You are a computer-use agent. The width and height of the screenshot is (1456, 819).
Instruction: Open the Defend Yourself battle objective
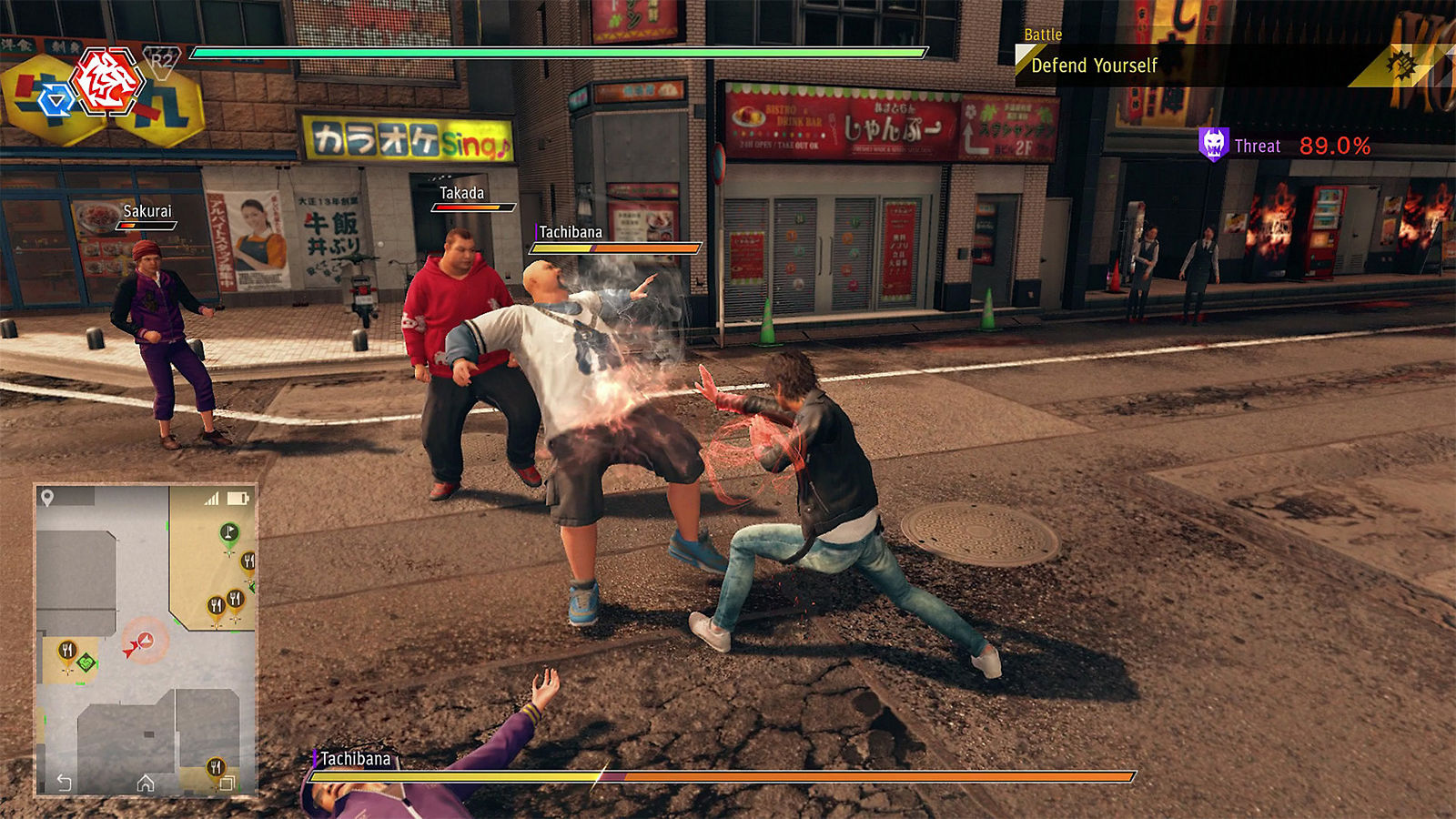click(x=1094, y=66)
